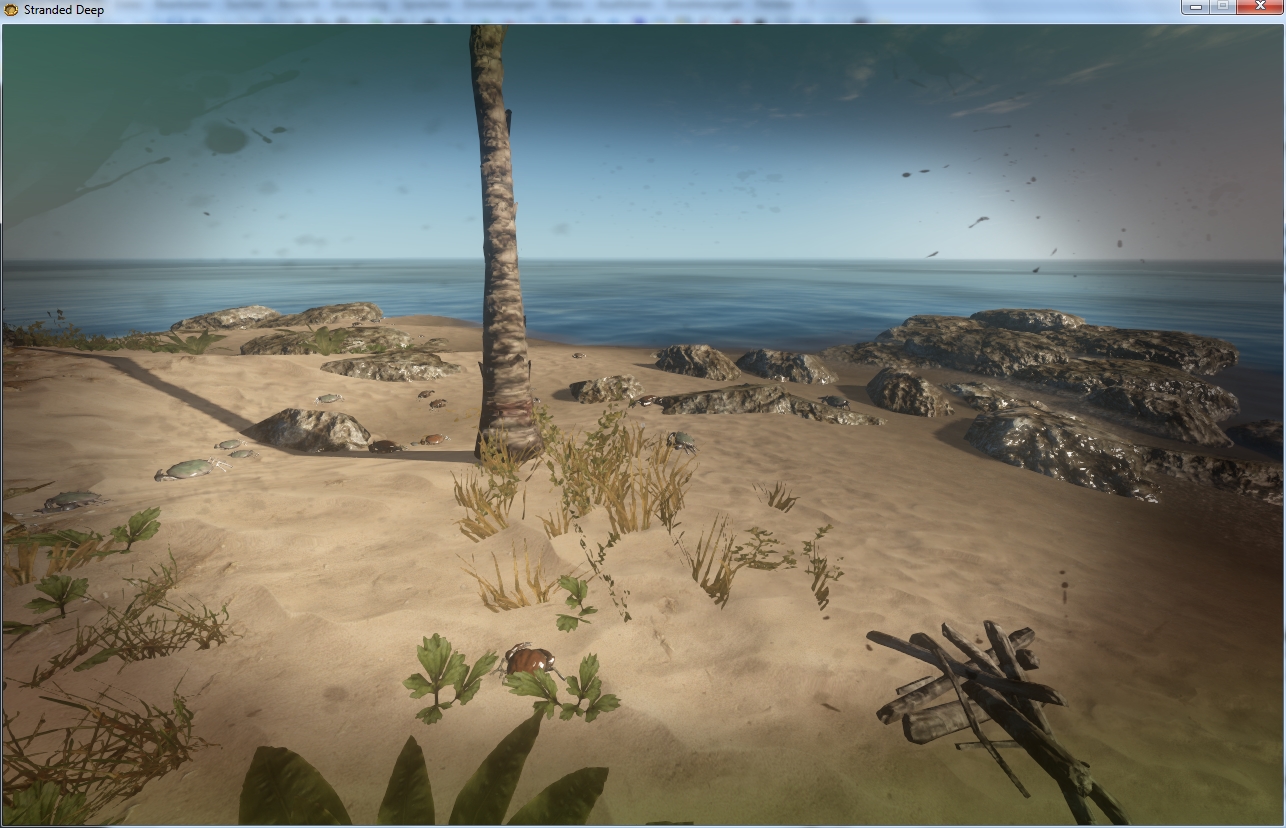Minimize the Stranded Deep window
The width and height of the screenshot is (1286, 828).
(1195, 7)
